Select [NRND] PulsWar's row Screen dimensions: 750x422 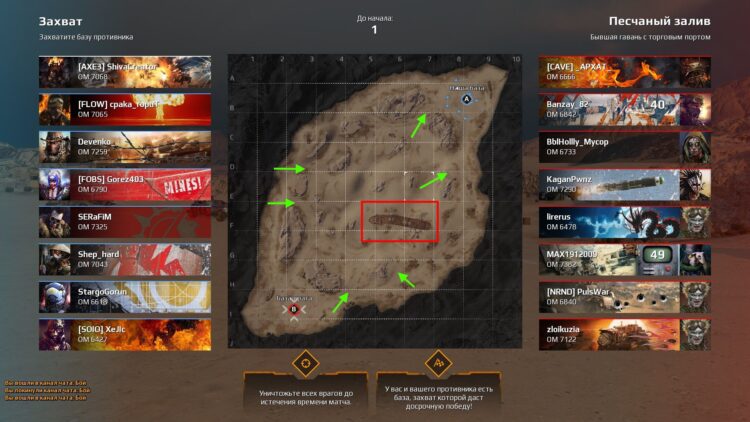tap(624, 296)
